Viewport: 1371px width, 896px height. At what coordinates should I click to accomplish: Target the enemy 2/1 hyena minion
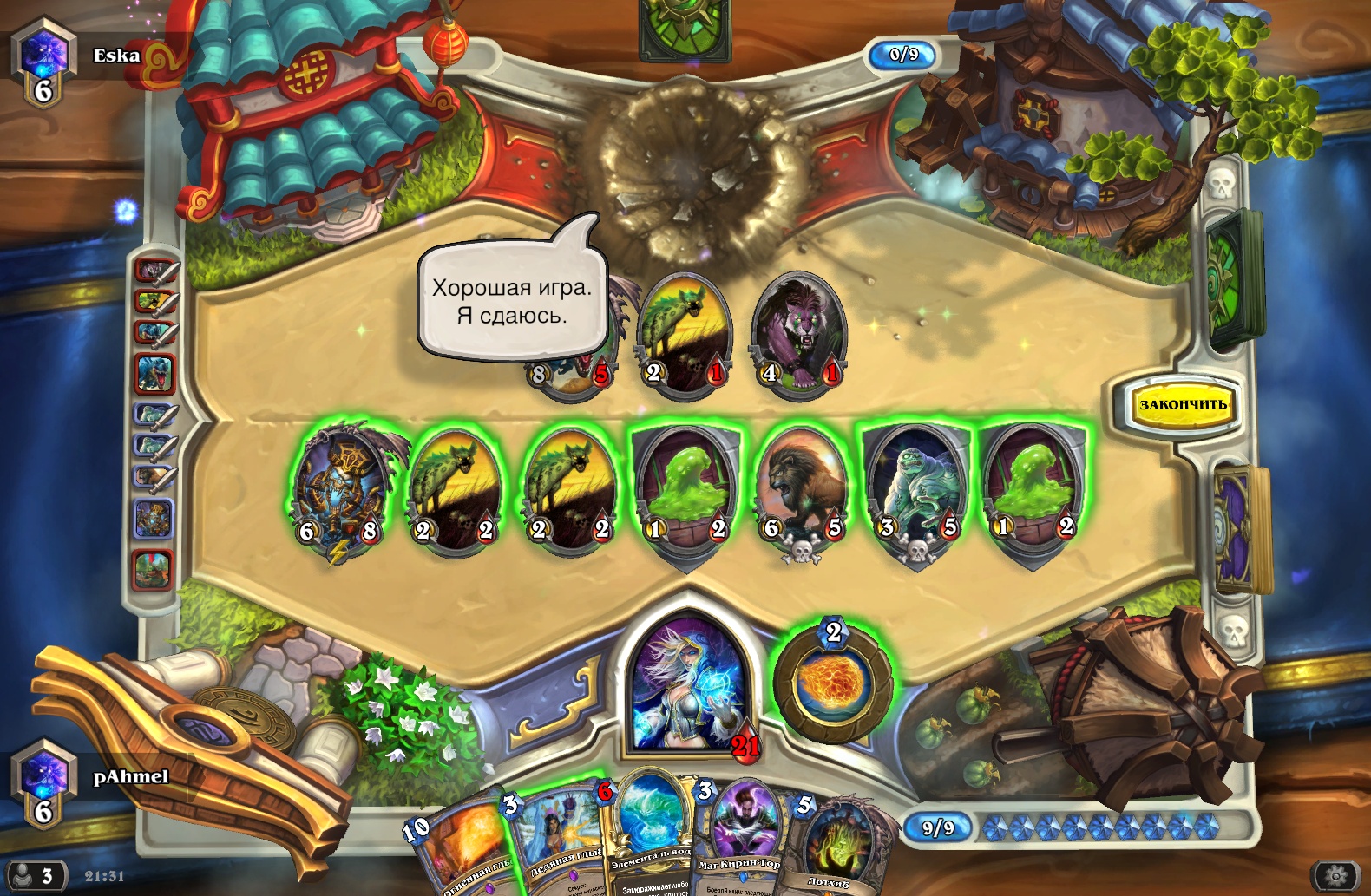(x=685, y=336)
